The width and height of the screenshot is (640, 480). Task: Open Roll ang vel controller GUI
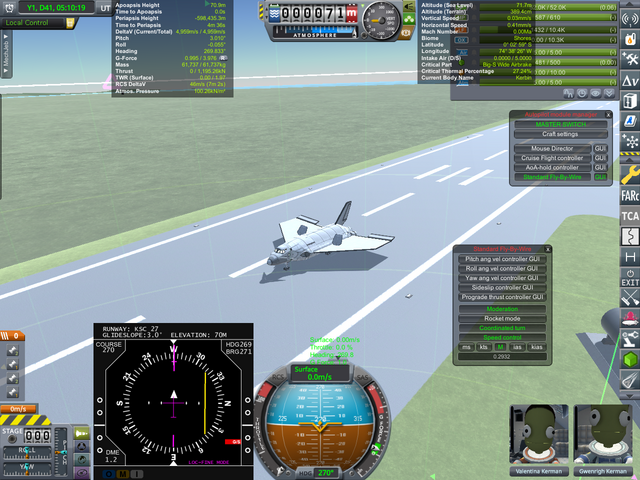504,268
